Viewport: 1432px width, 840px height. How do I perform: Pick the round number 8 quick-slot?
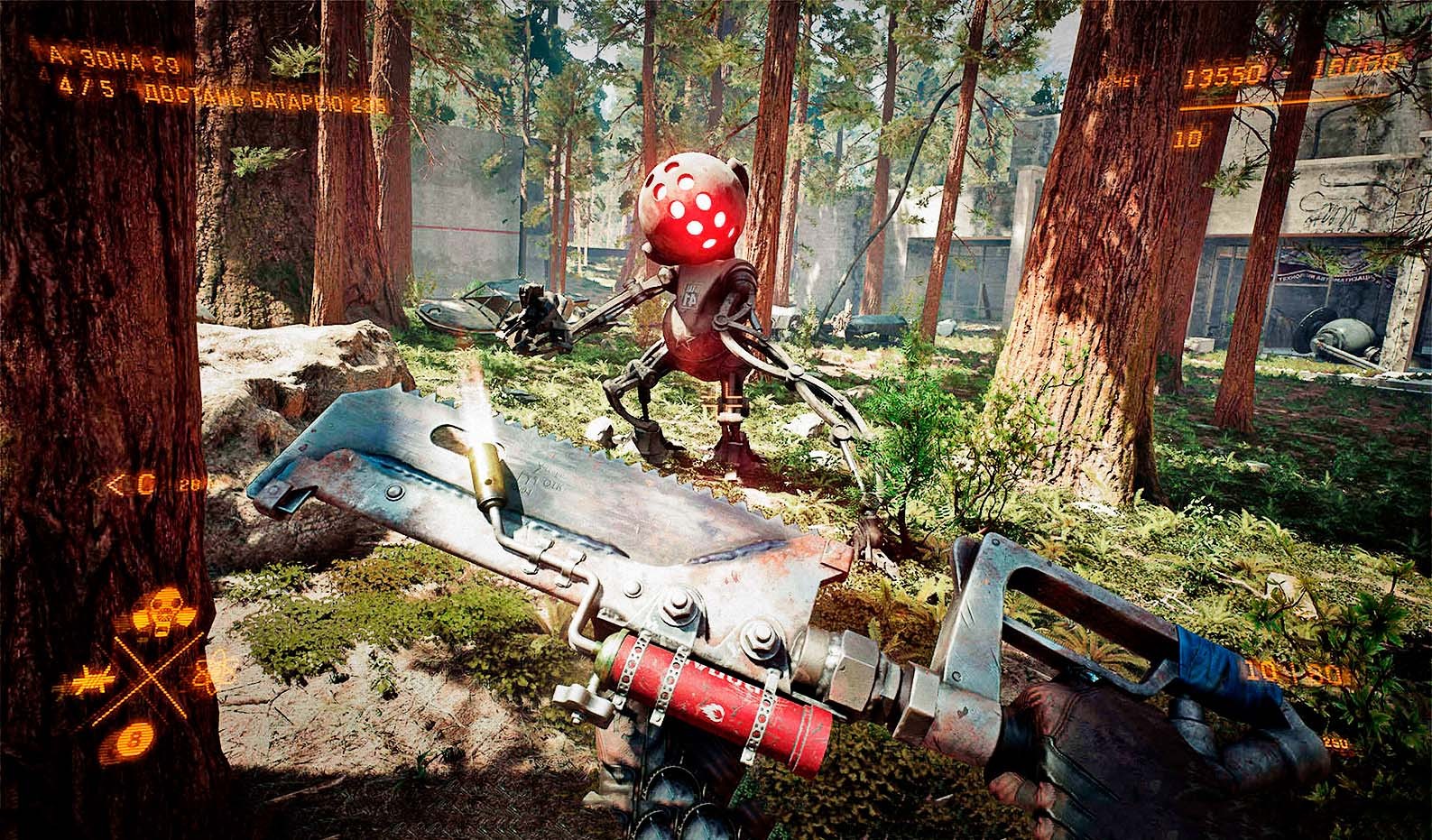click(x=135, y=740)
